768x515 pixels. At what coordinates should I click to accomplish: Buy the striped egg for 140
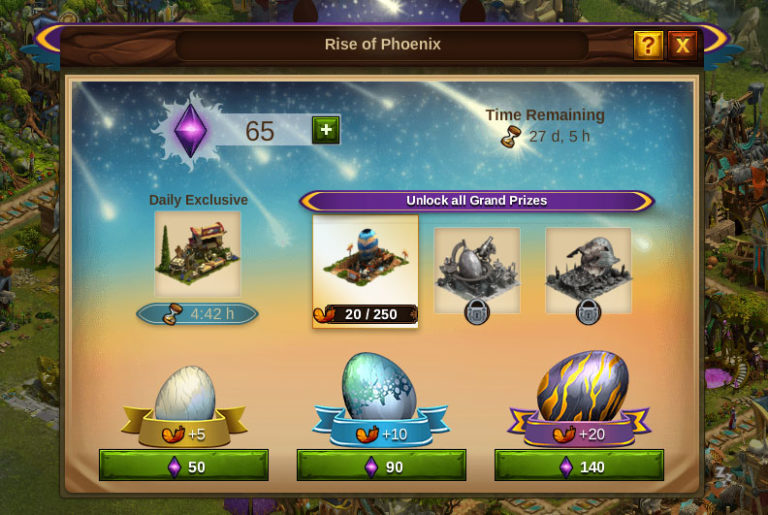click(x=579, y=466)
